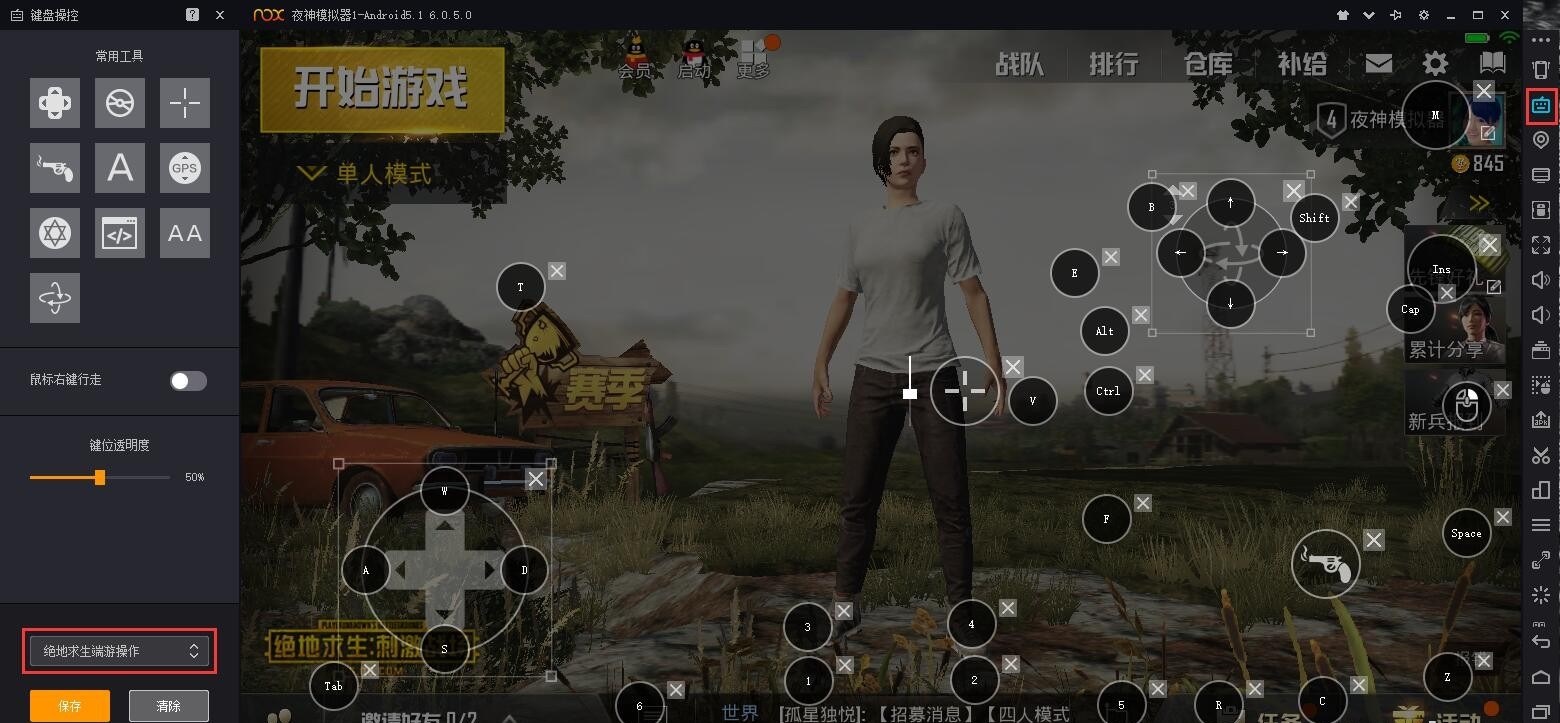Open game settings gear icon
Viewport: 1560px width, 723px height.
(x=1435, y=64)
